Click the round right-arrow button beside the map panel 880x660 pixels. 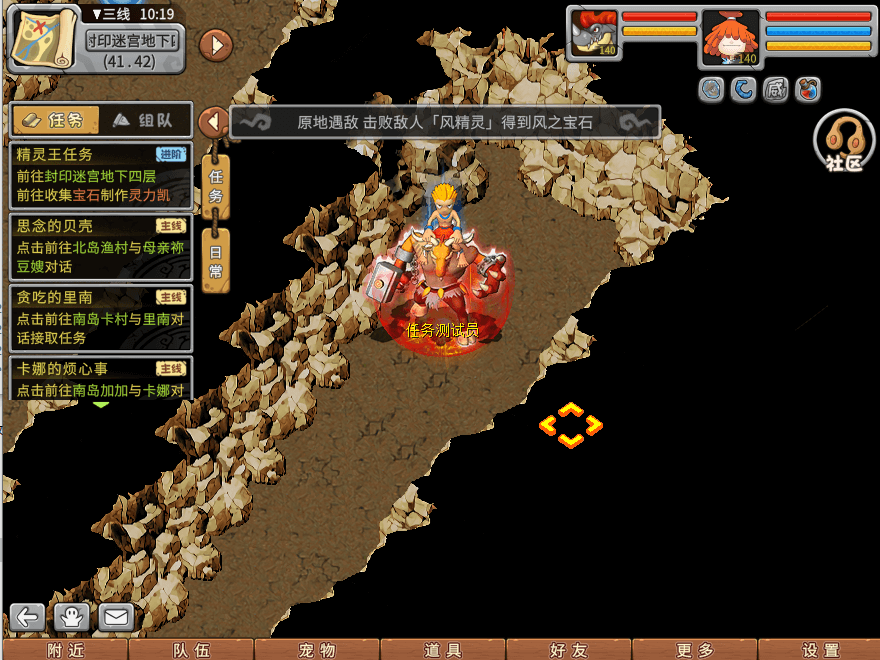[x=216, y=44]
